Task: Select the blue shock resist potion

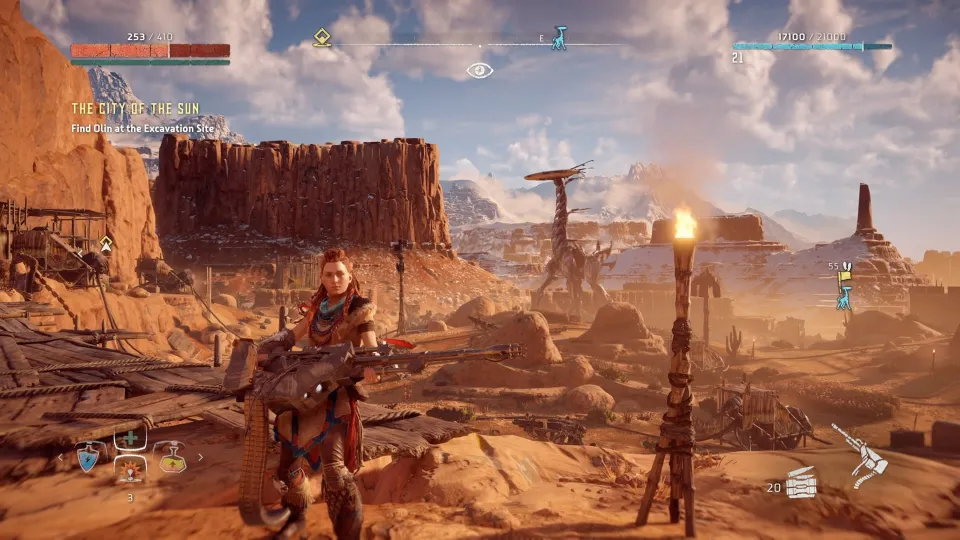Action: coord(87,457)
